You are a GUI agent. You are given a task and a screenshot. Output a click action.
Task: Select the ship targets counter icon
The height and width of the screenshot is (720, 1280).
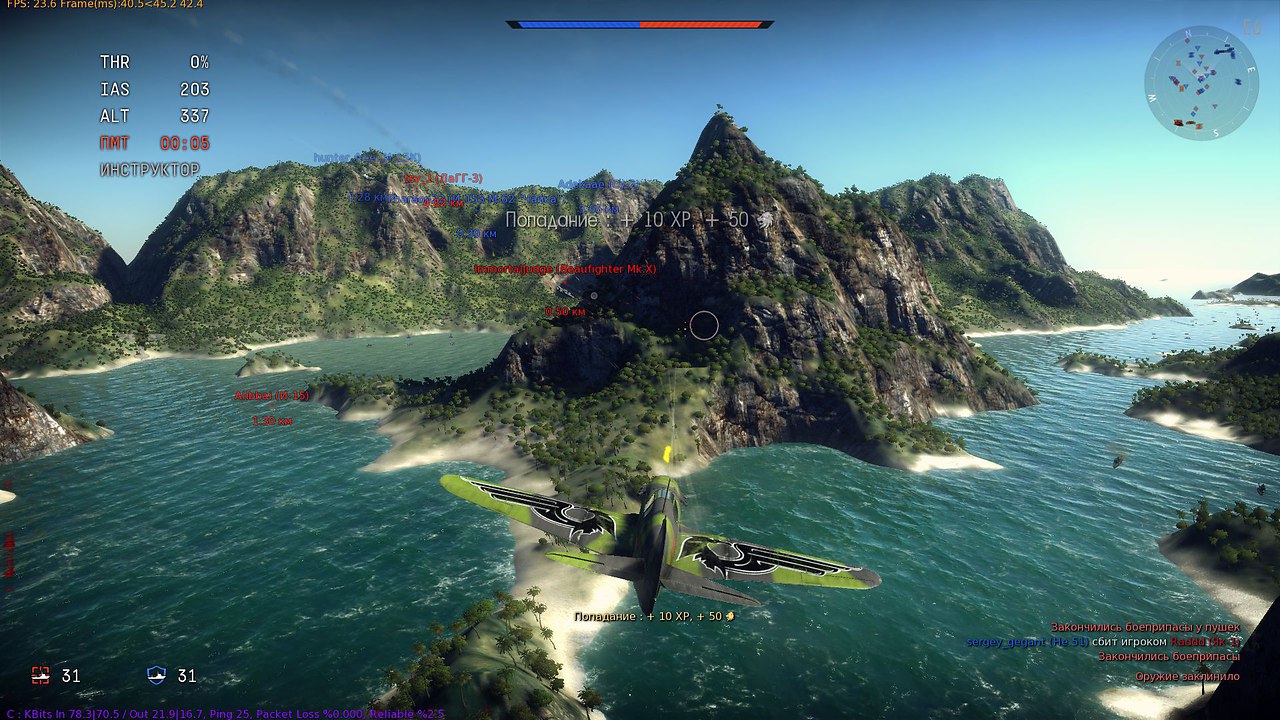[157, 676]
